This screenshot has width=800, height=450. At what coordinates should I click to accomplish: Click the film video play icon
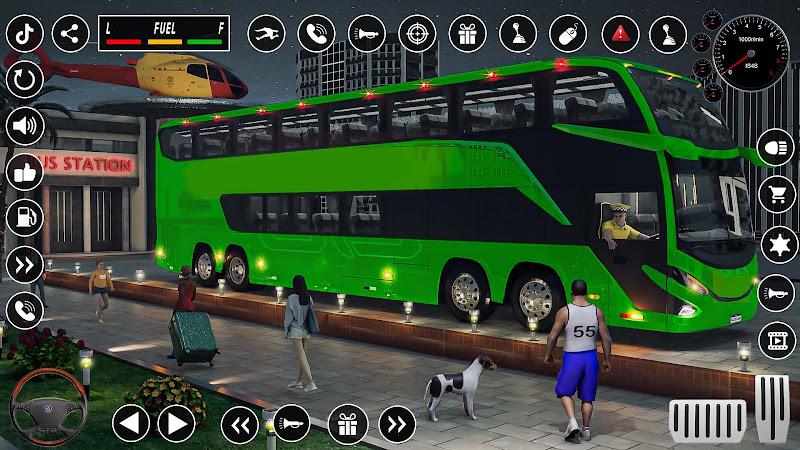coord(776,339)
